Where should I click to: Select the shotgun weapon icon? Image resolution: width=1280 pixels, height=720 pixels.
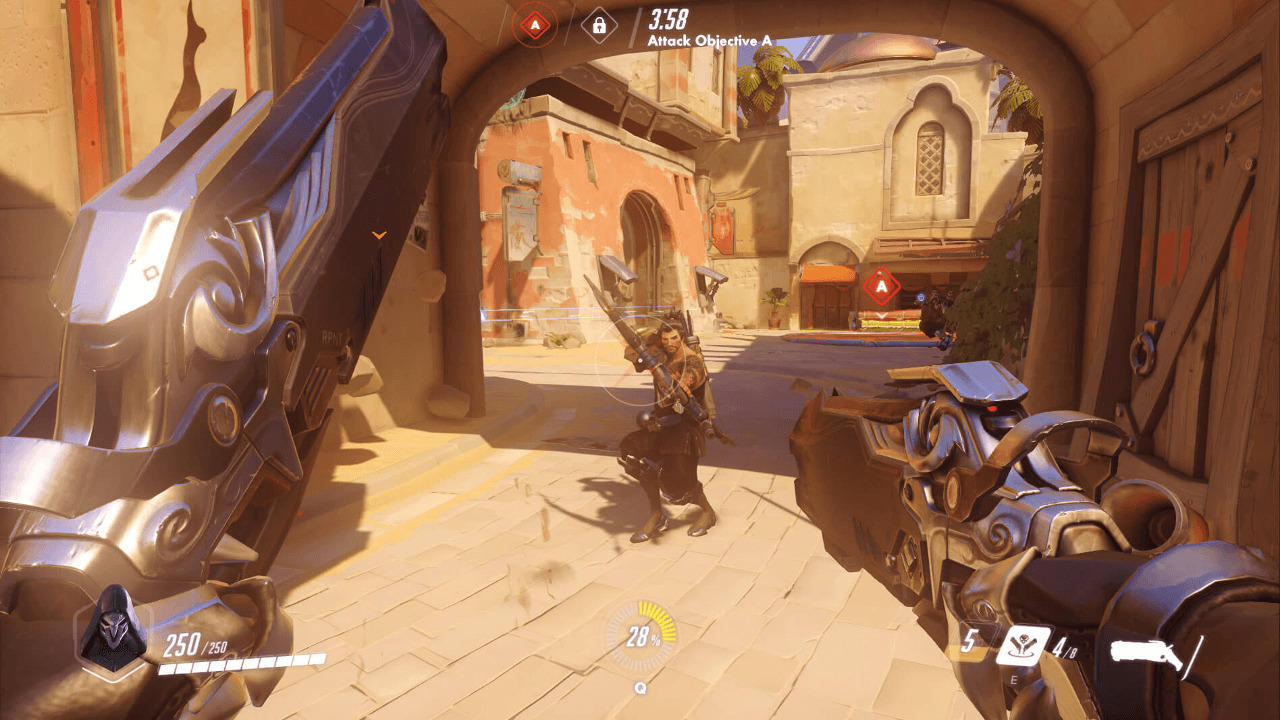[1147, 656]
